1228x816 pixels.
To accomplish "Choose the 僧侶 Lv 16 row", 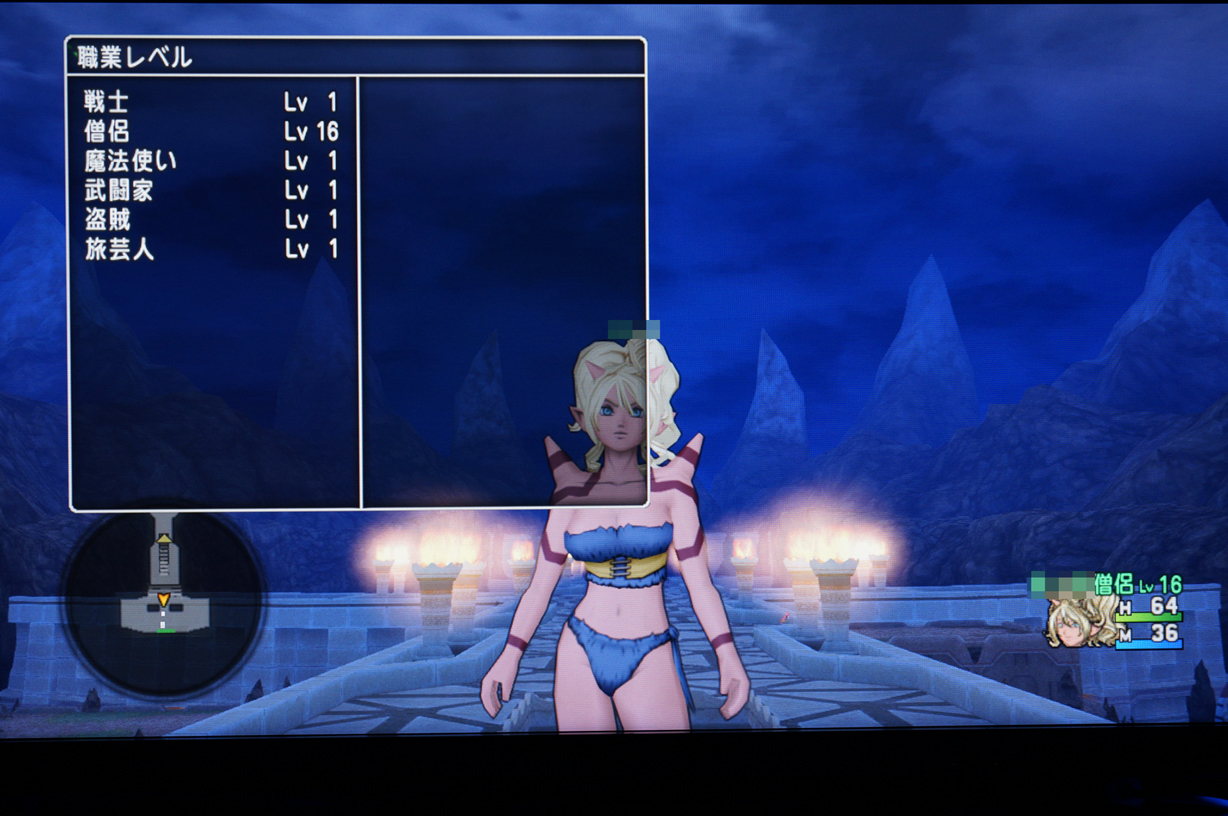I will tap(210, 132).
